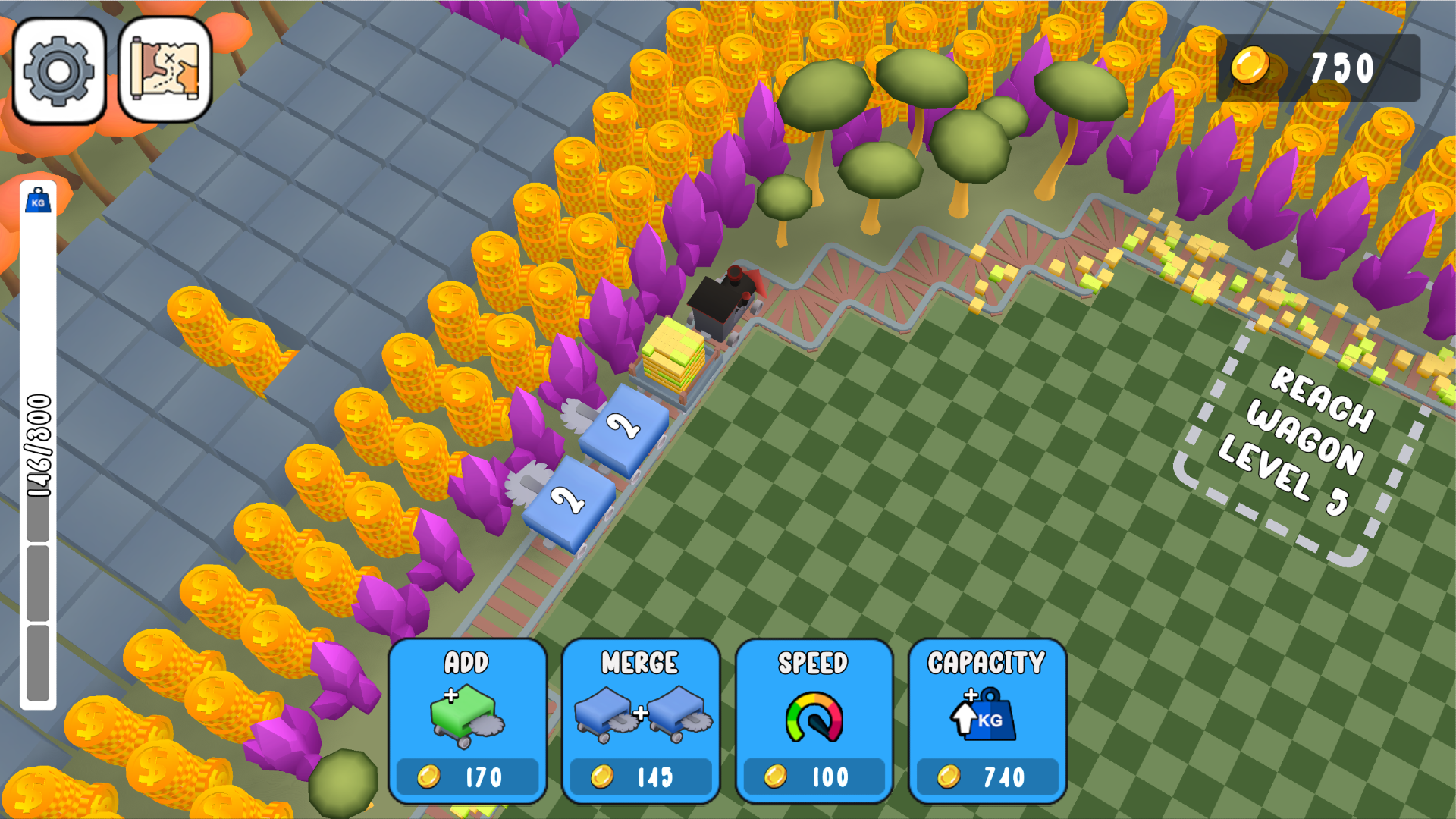Buy the CAPACITY upgrade costing 740 coins
The height and width of the screenshot is (819, 1456).
click(987, 776)
